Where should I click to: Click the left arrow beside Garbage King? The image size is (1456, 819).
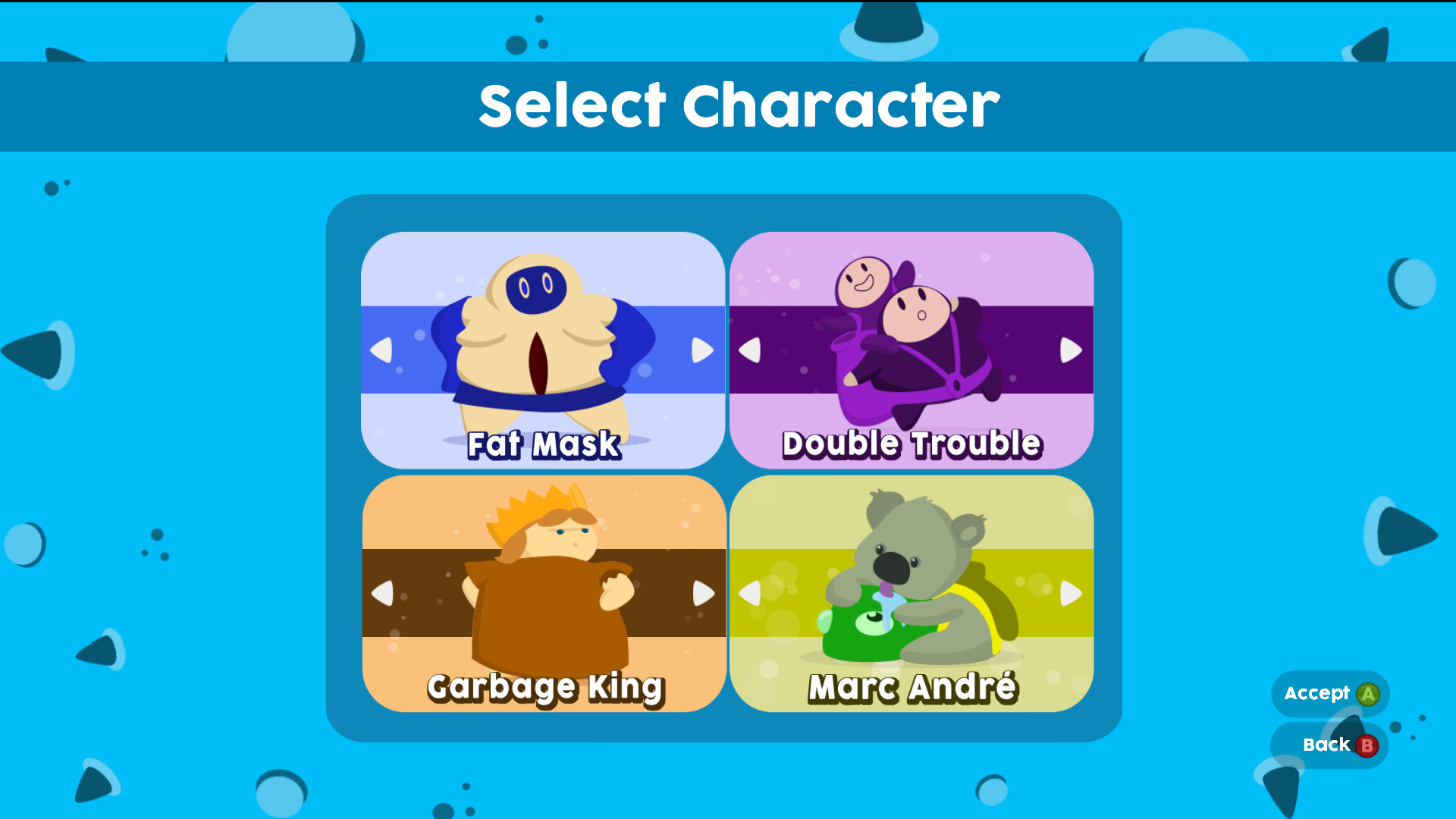coord(386,594)
